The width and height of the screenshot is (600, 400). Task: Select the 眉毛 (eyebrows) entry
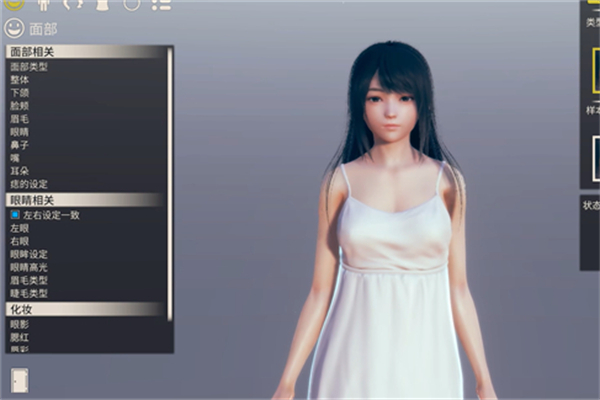pyautogui.click(x=20, y=119)
